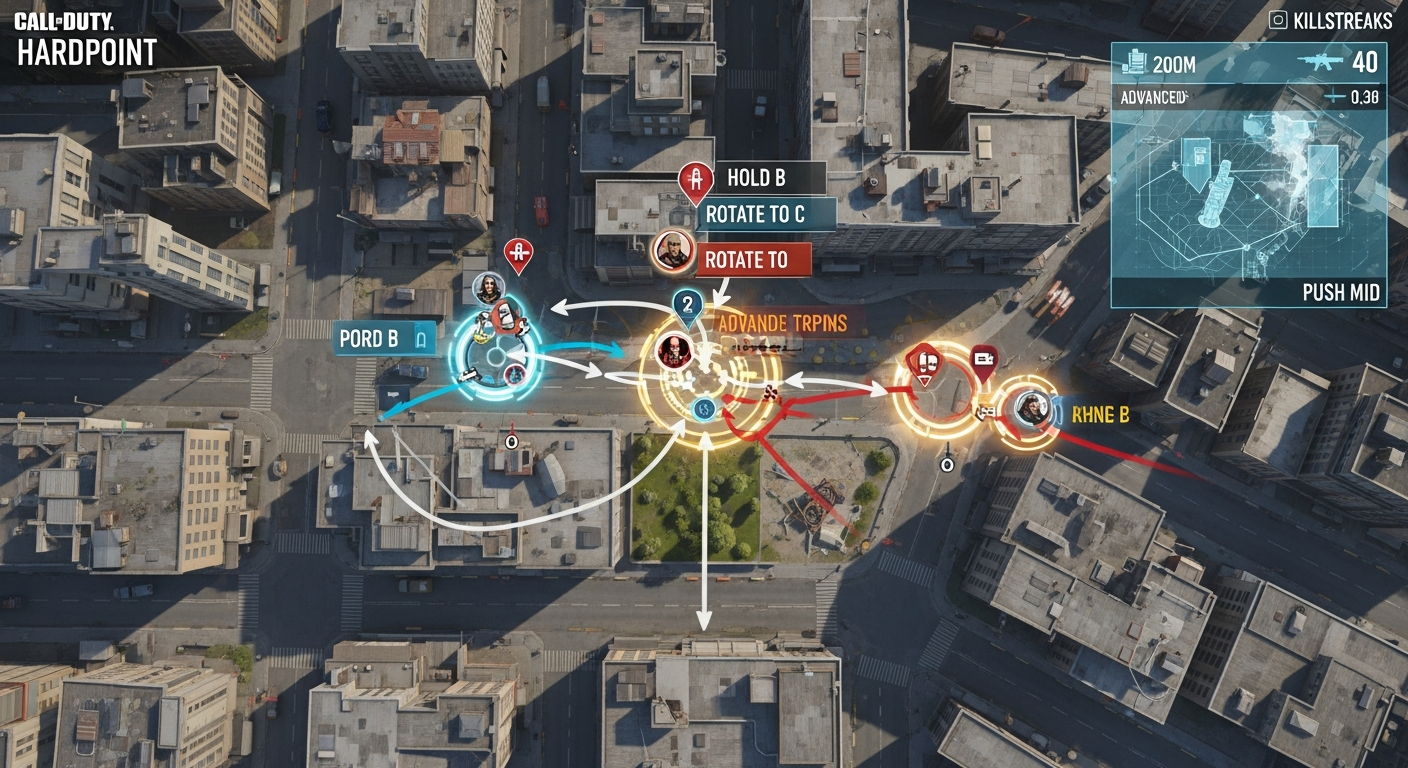Click the rifle icon in the killstreak panel

tap(1322, 60)
